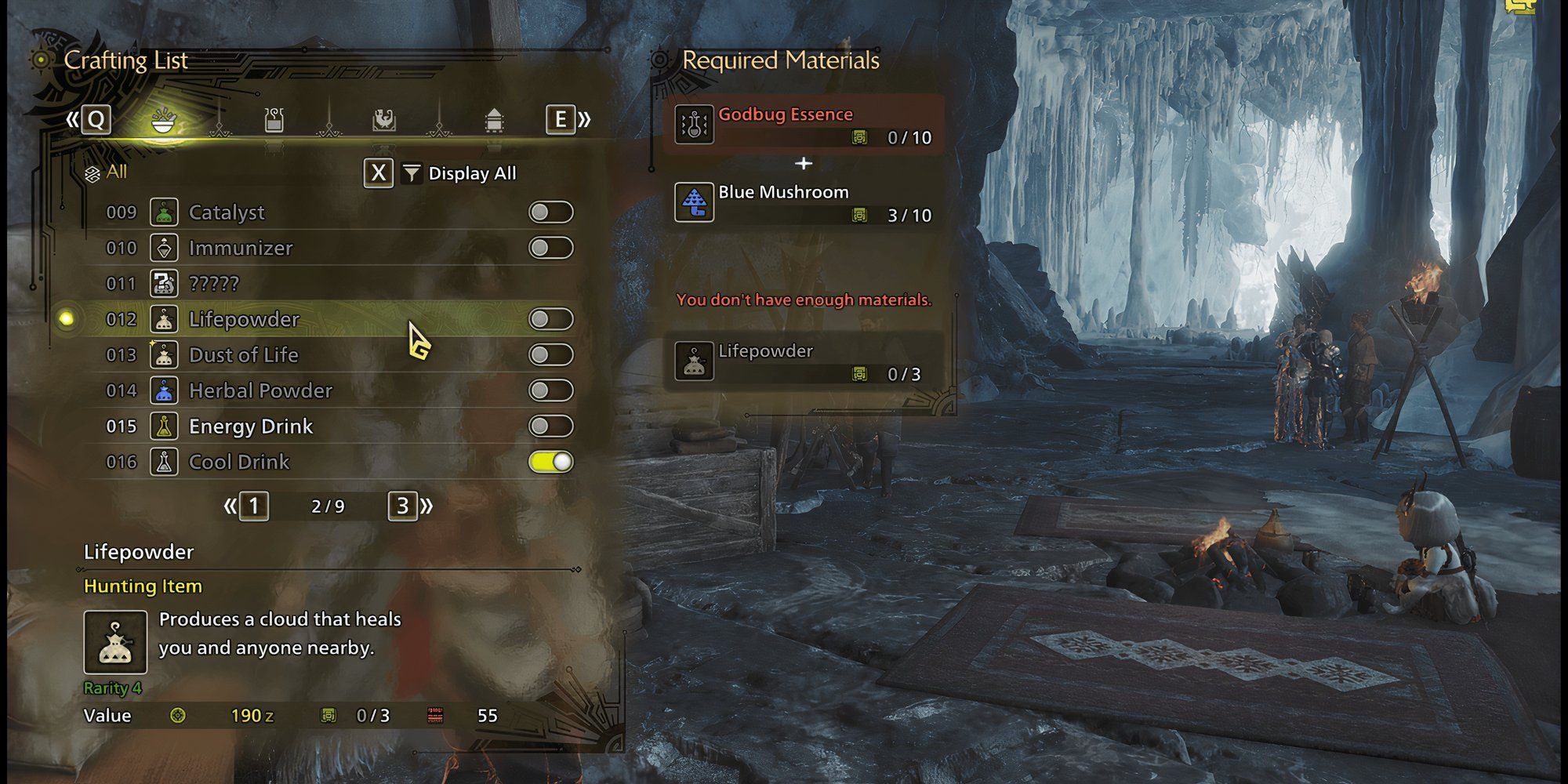The height and width of the screenshot is (784, 1568).
Task: Switch to the ammo pouch crafting tab
Action: pyautogui.click(x=274, y=121)
